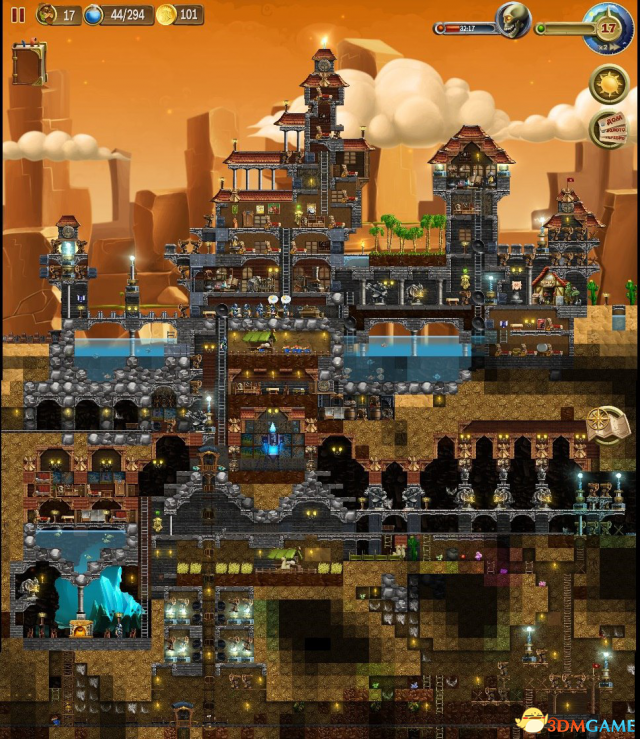
Task: Click the blue mana orb icon
Action: [x=94, y=15]
